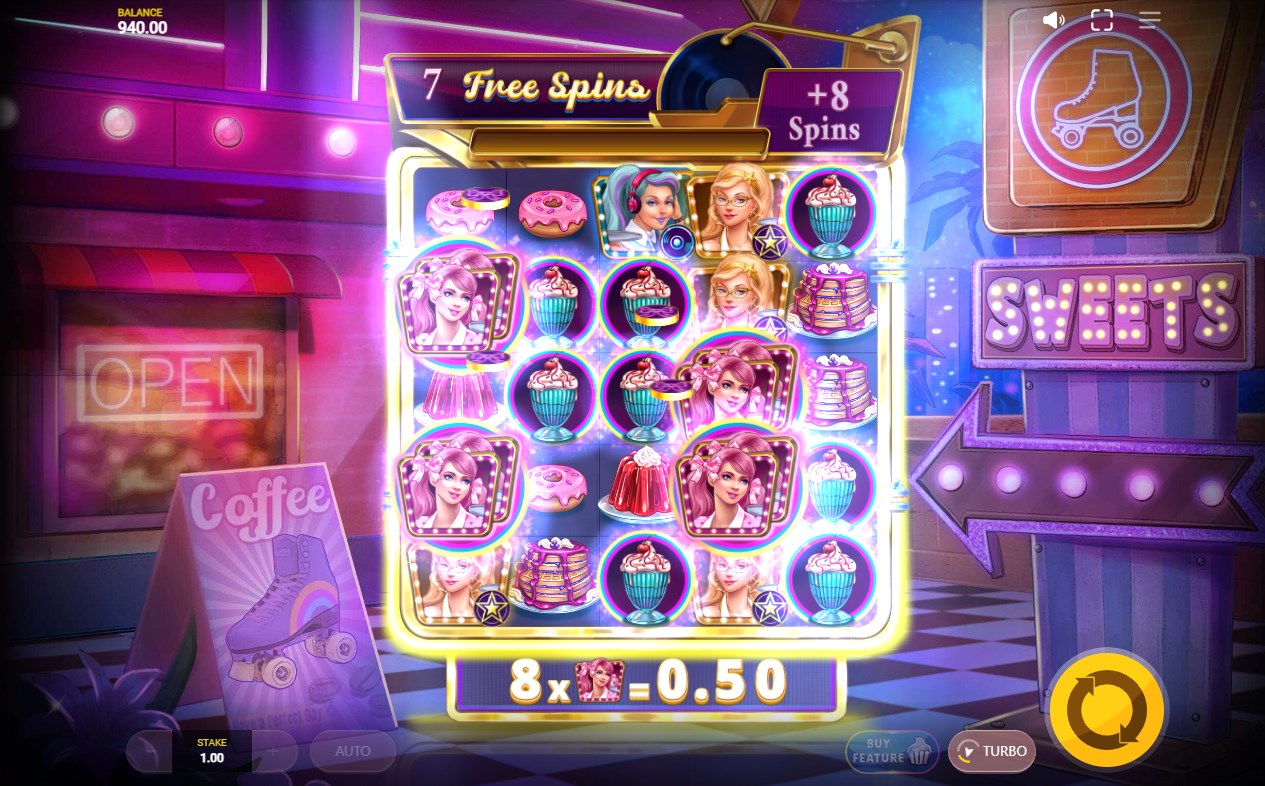Viewport: 1265px width, 786px height.
Task: Toggle Turbo mode
Action: pos(991,751)
